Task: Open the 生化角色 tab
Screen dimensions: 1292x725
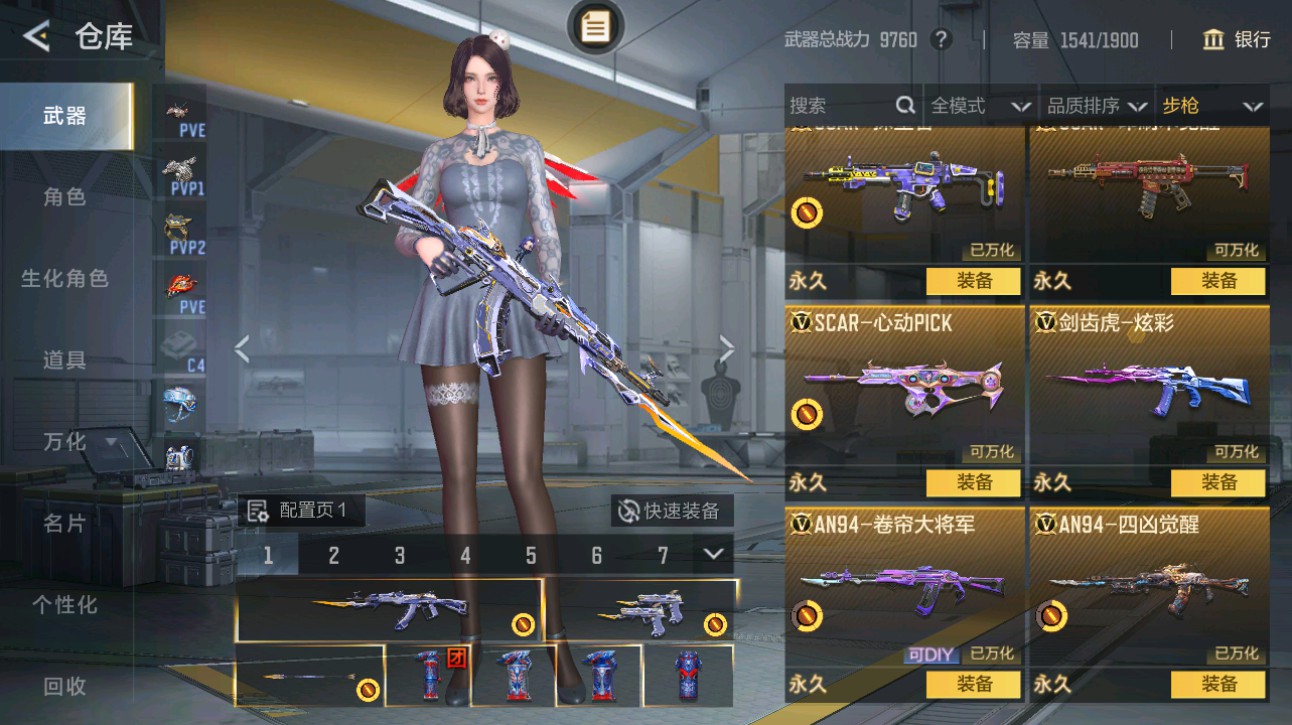Action: pyautogui.click(x=65, y=279)
